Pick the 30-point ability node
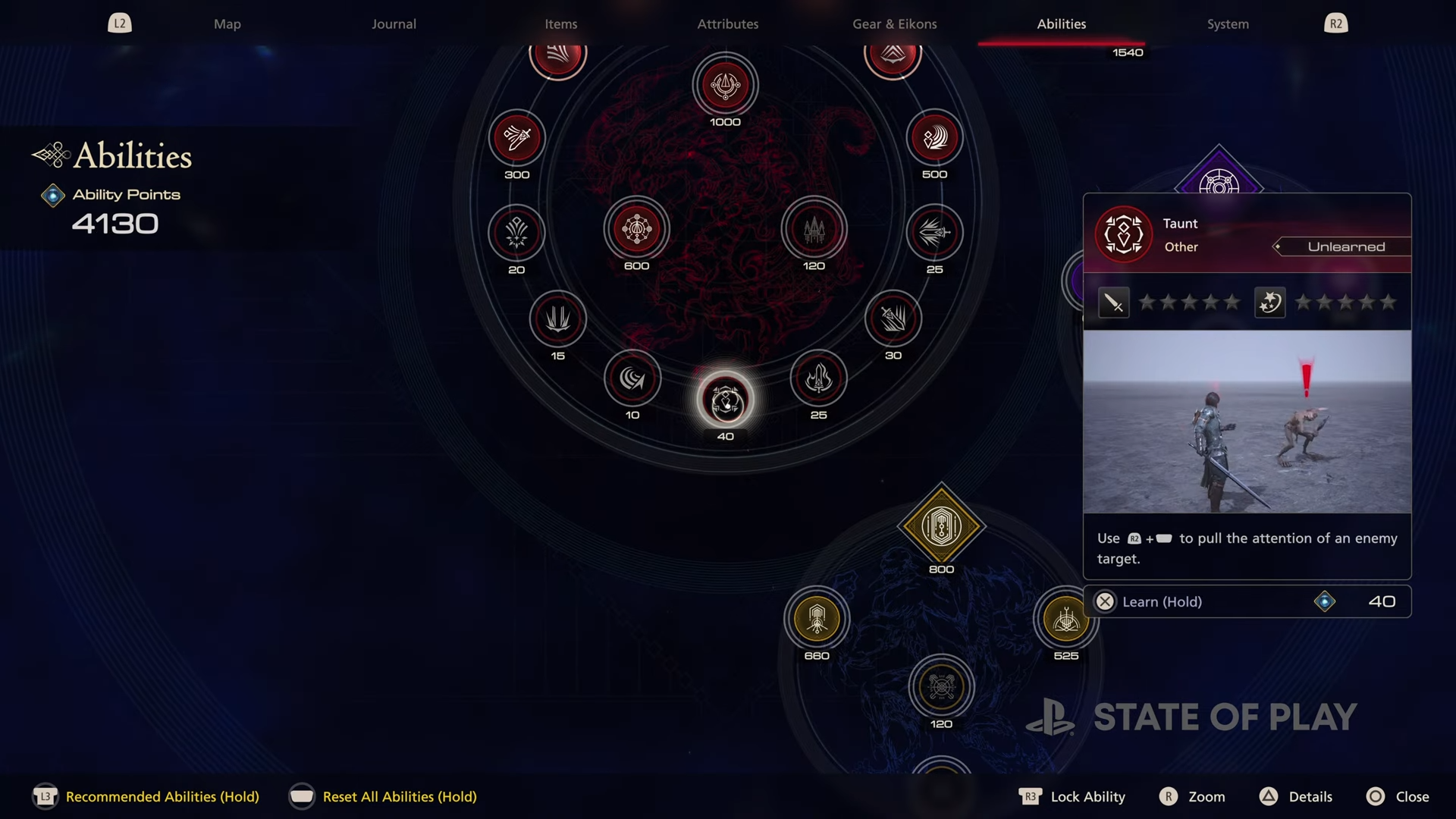The image size is (1456, 819). [893, 318]
